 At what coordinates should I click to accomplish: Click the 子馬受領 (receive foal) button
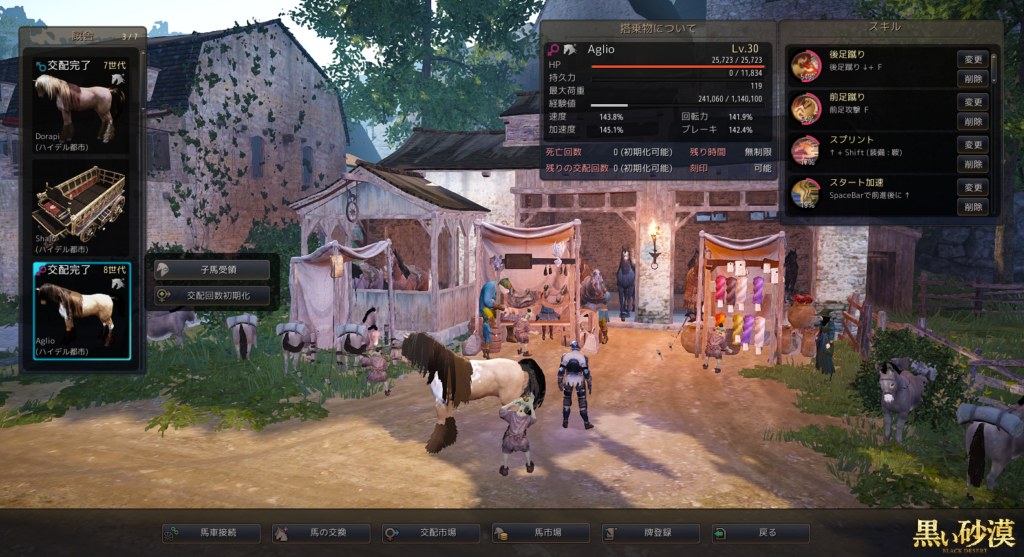coord(213,270)
